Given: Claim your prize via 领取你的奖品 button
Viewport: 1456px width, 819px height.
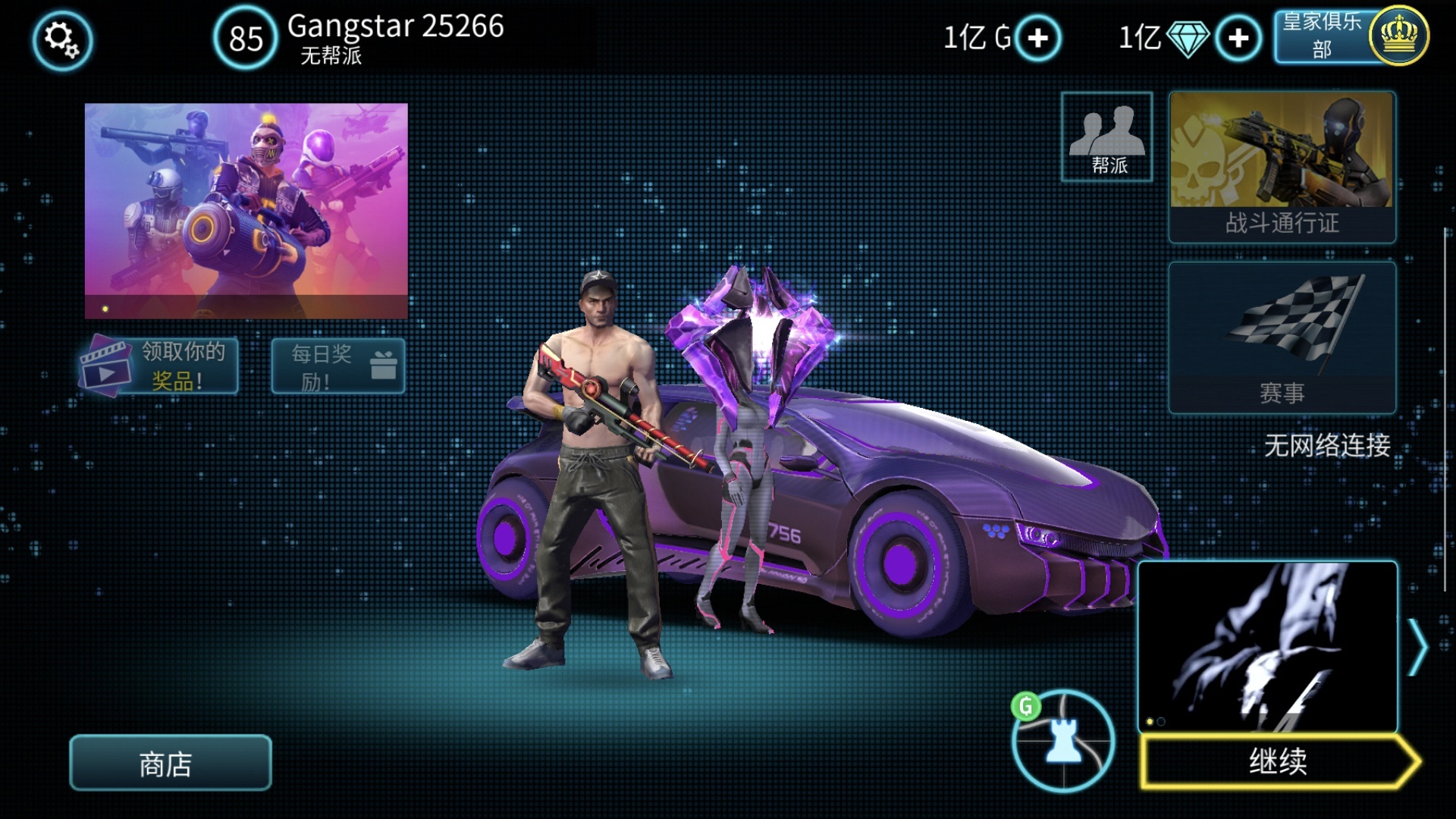Looking at the screenshot, I should coord(159,366).
